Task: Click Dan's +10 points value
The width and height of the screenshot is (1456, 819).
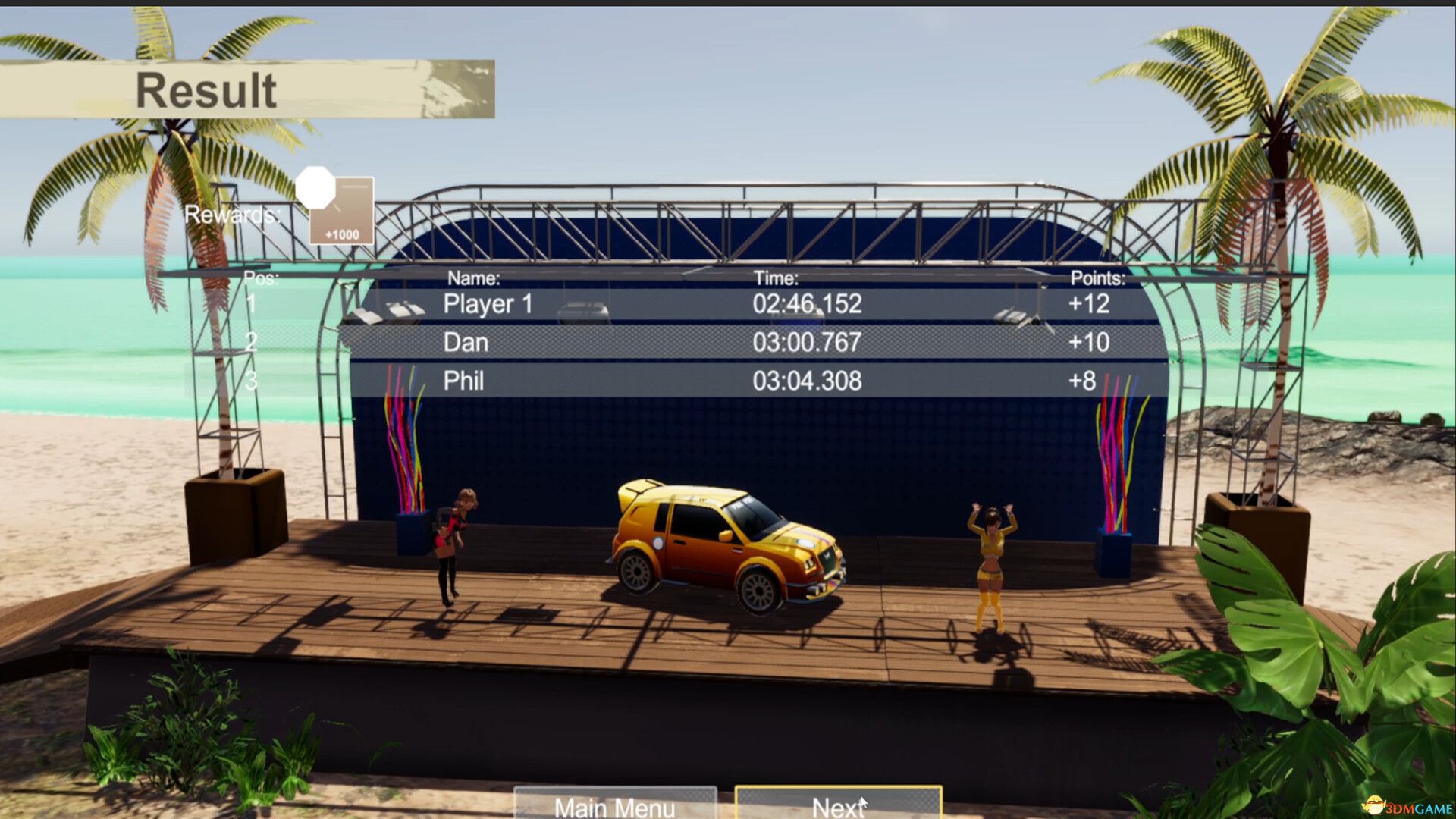Action: (1089, 343)
